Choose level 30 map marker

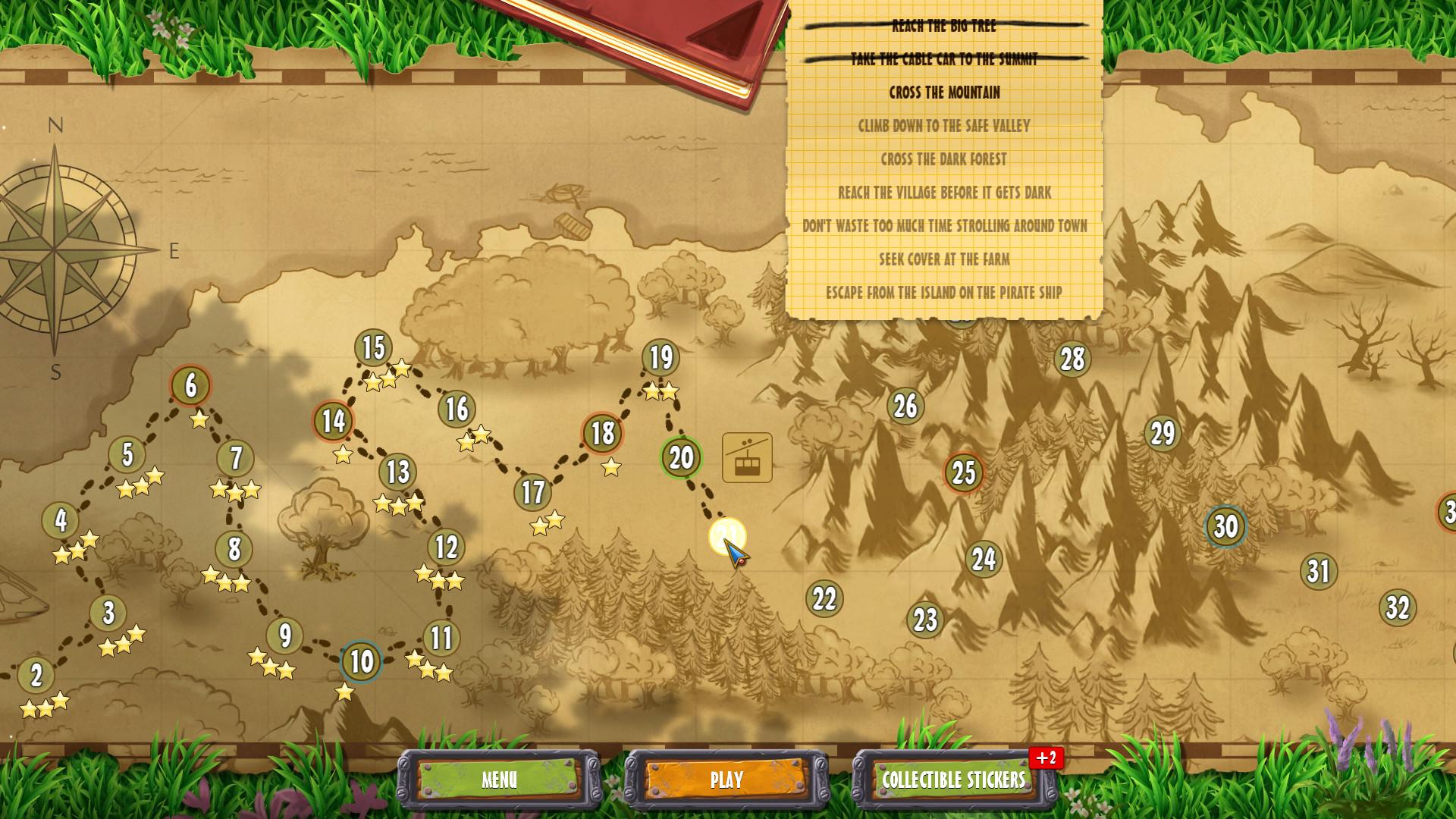(1225, 526)
